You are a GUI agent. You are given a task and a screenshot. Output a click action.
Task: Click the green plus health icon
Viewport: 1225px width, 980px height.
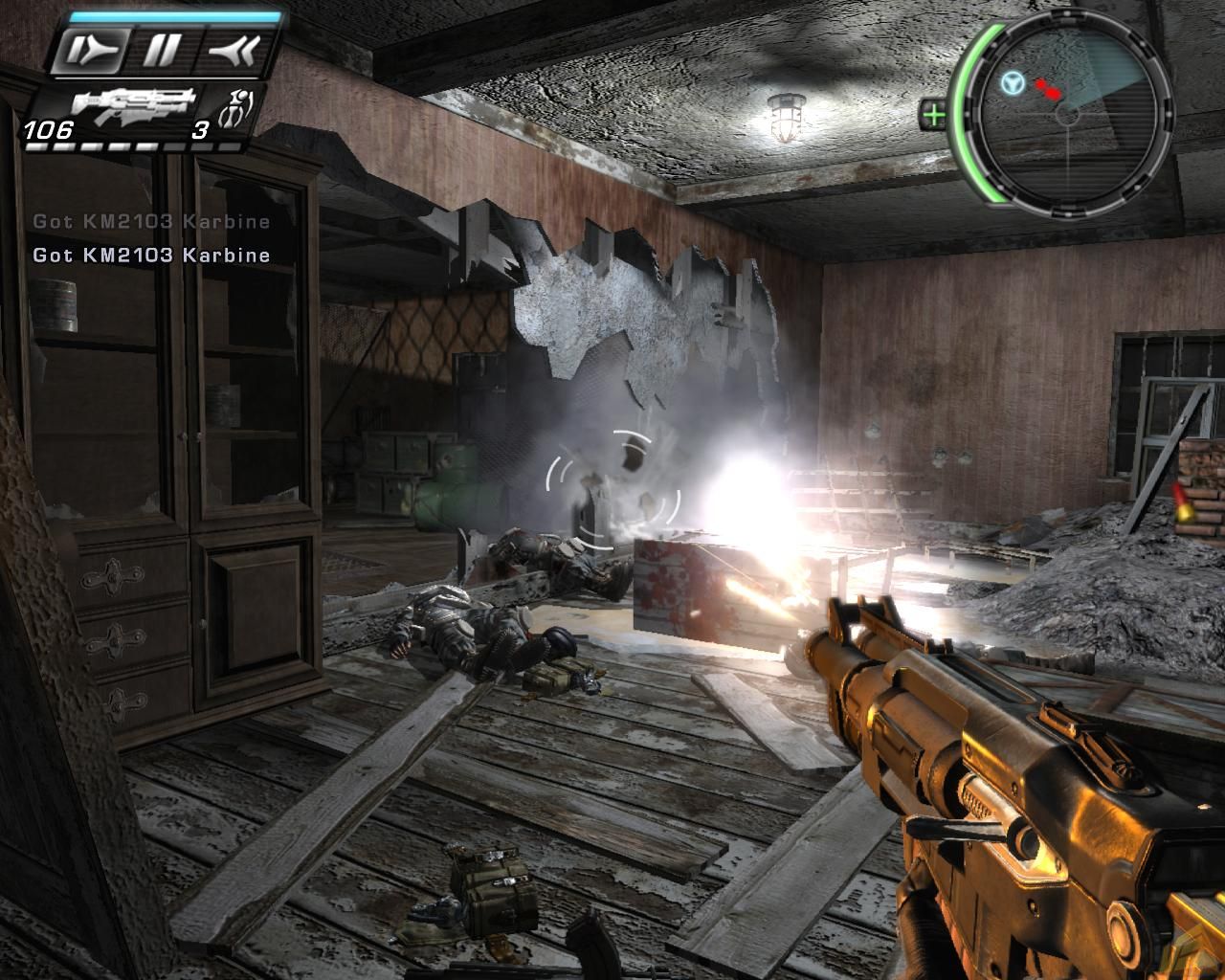click(x=934, y=116)
